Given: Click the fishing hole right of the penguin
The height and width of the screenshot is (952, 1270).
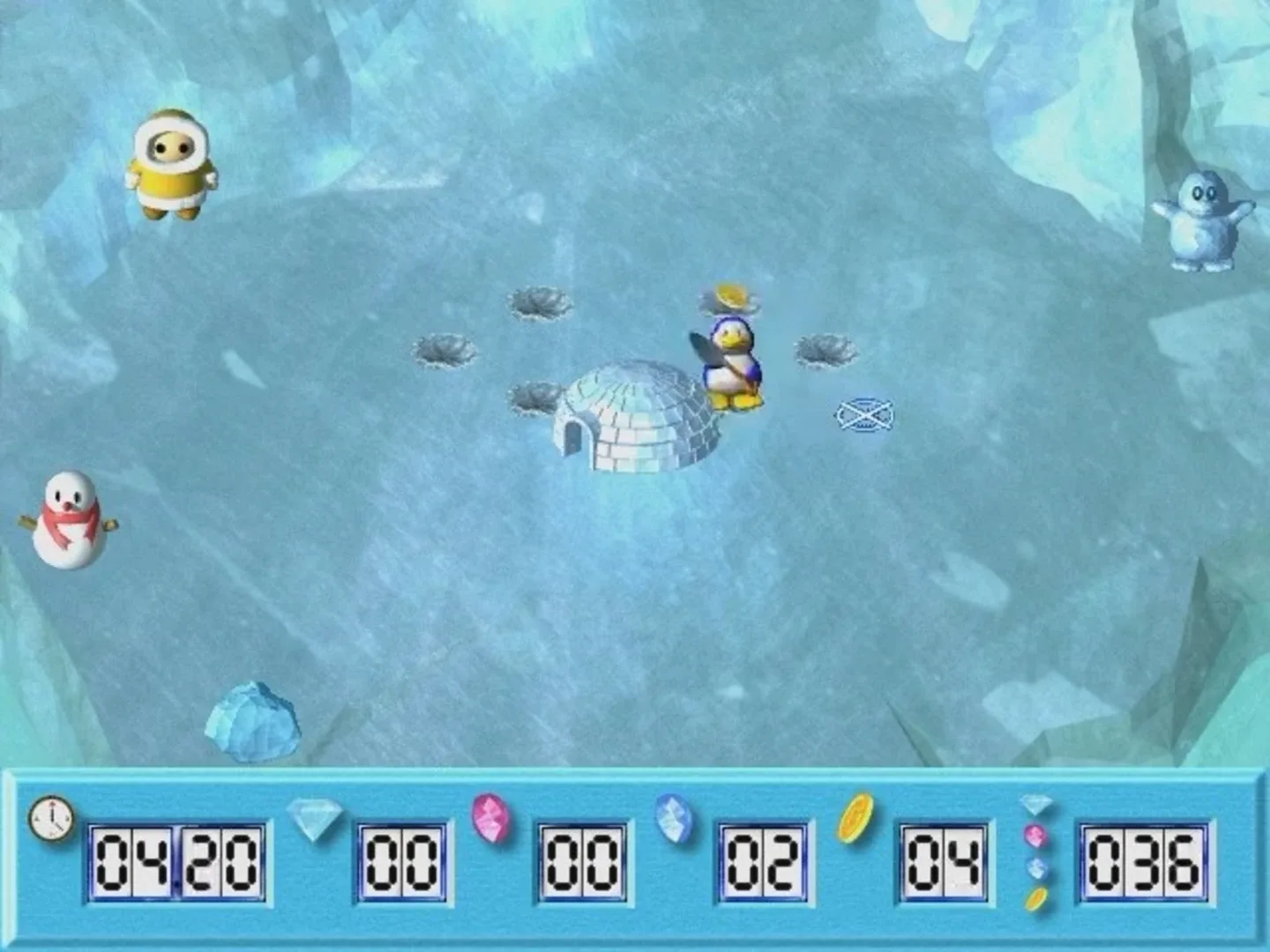Looking at the screenshot, I should pos(827,351).
